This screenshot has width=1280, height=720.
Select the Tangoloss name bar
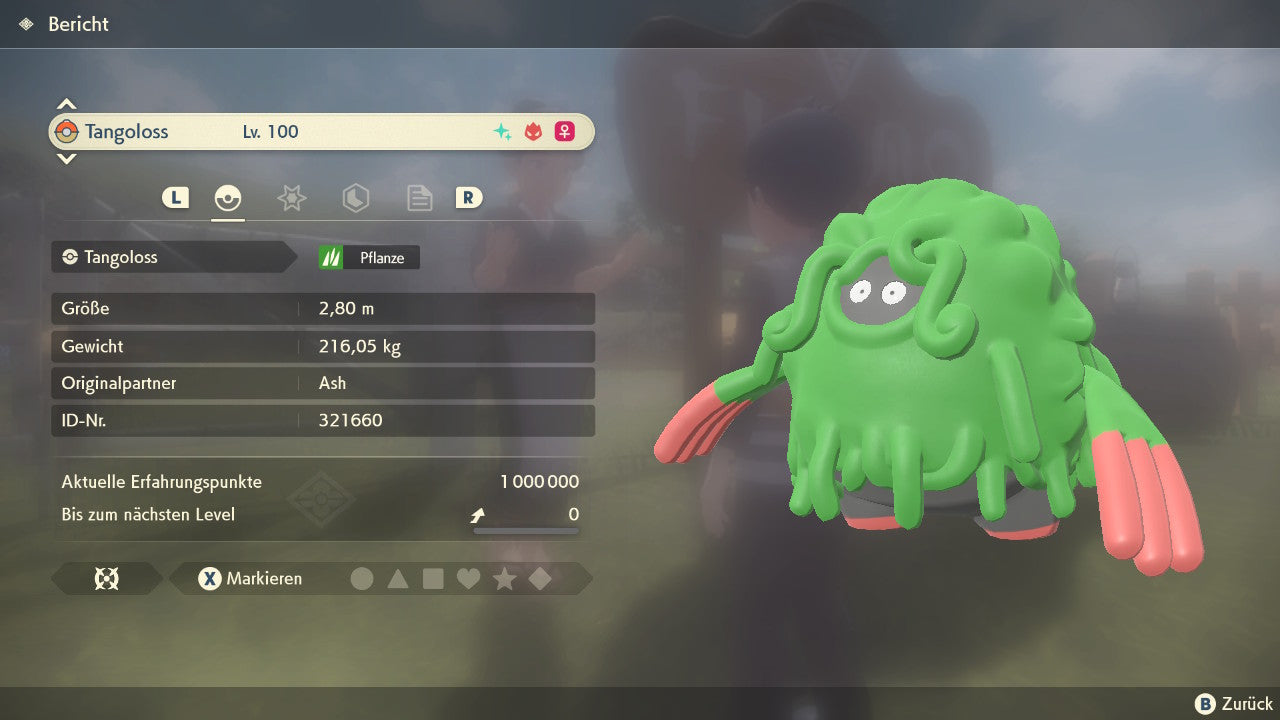click(321, 132)
